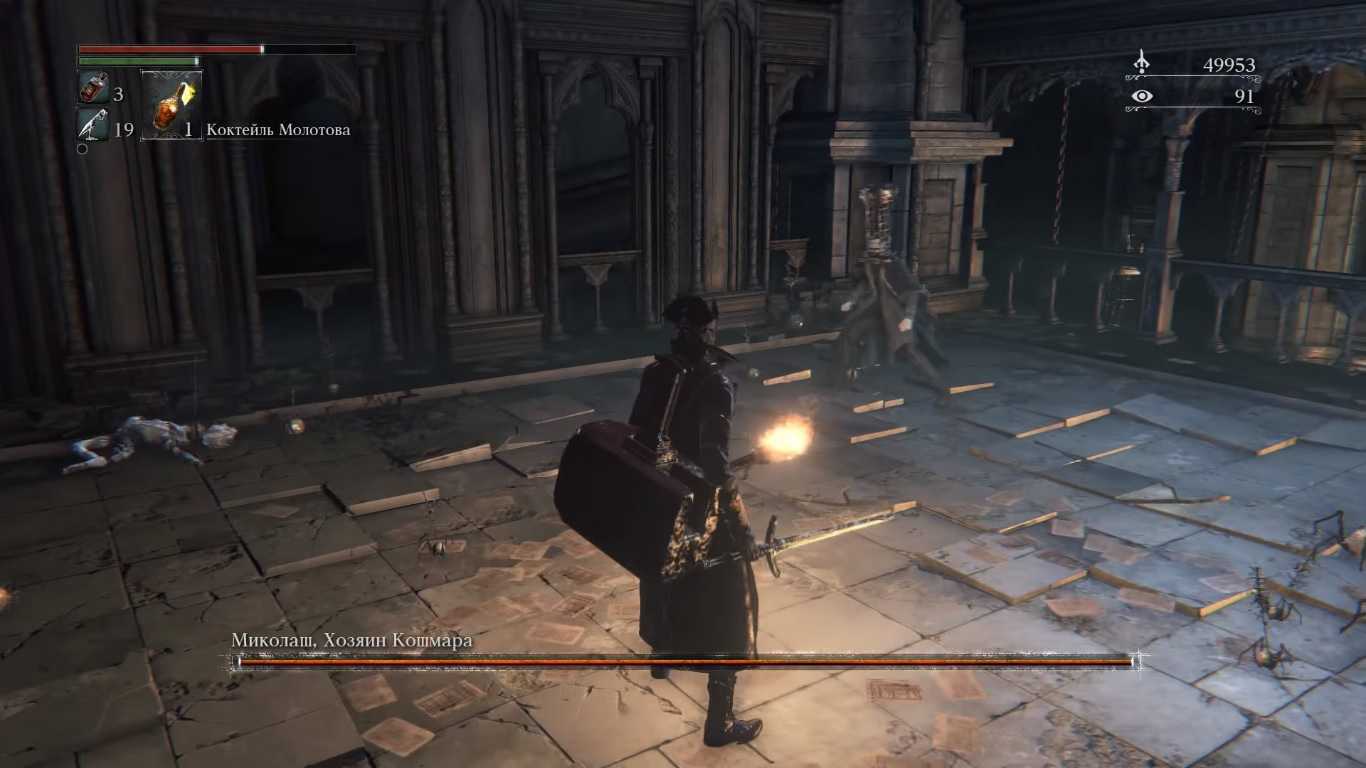Click the insight eye icon
The width and height of the screenshot is (1366, 768).
(1141, 96)
